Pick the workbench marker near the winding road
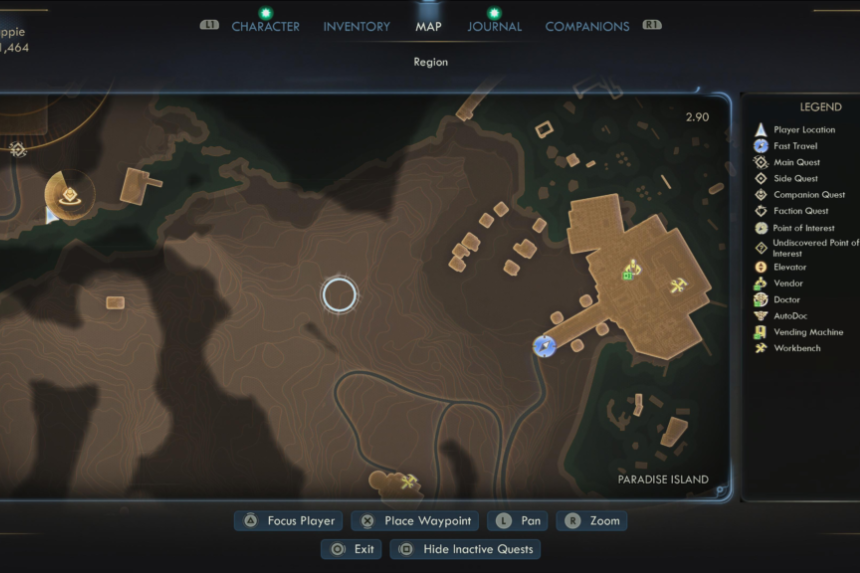This screenshot has height=573, width=860. click(x=408, y=482)
